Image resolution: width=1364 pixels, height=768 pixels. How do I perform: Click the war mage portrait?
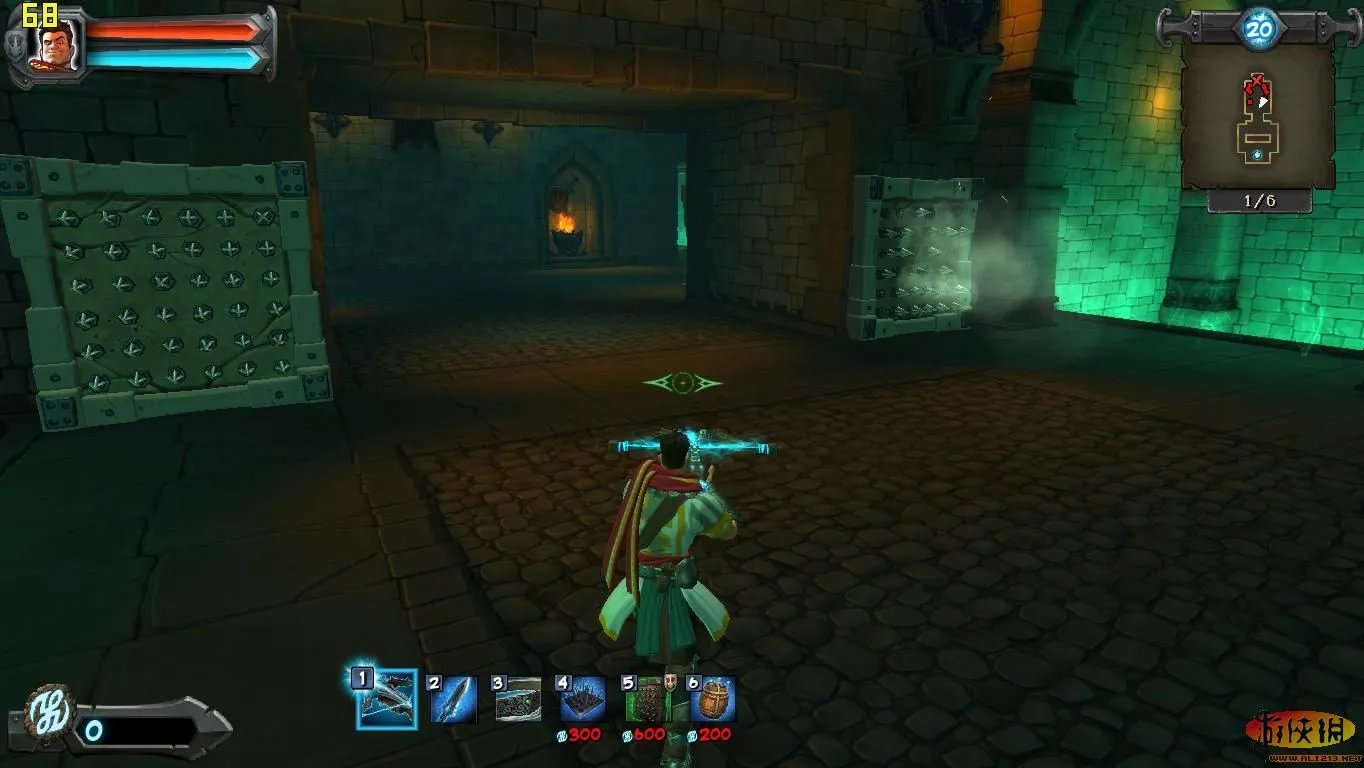pos(58,47)
